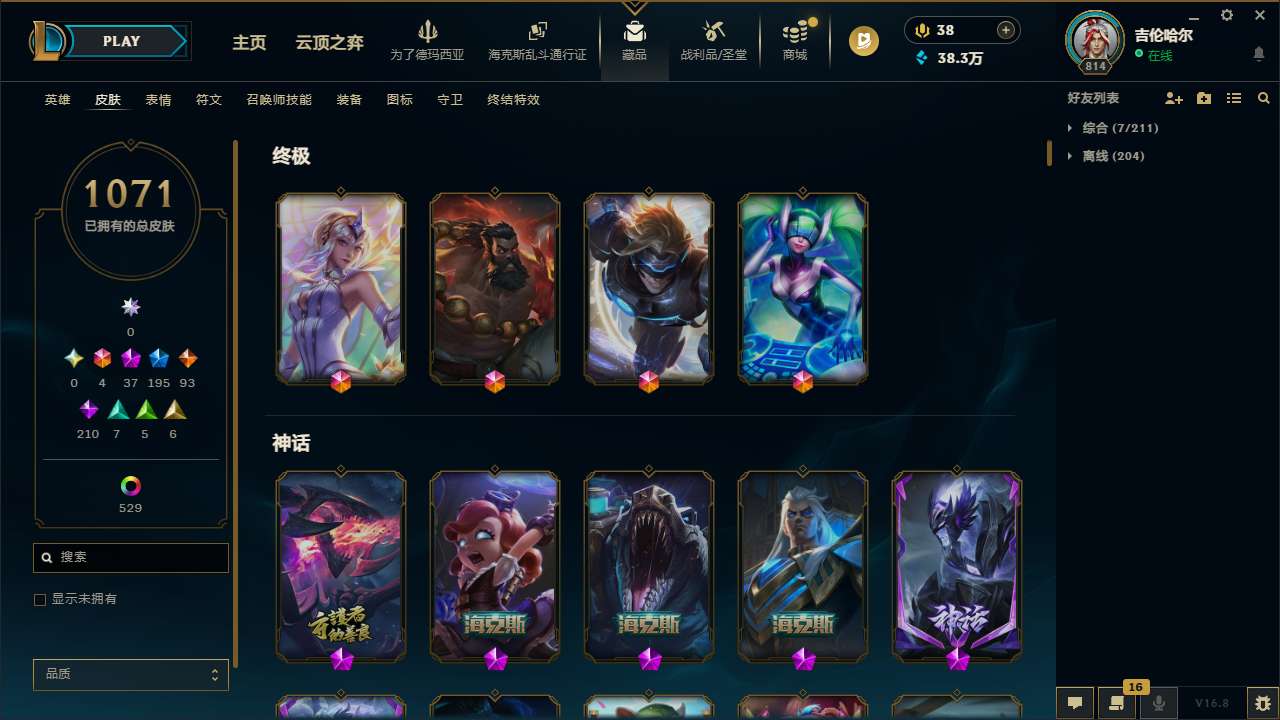Open the 海克斯乱斗通行证 pass icon
Viewport: 1280px width, 720px height.
point(537,30)
